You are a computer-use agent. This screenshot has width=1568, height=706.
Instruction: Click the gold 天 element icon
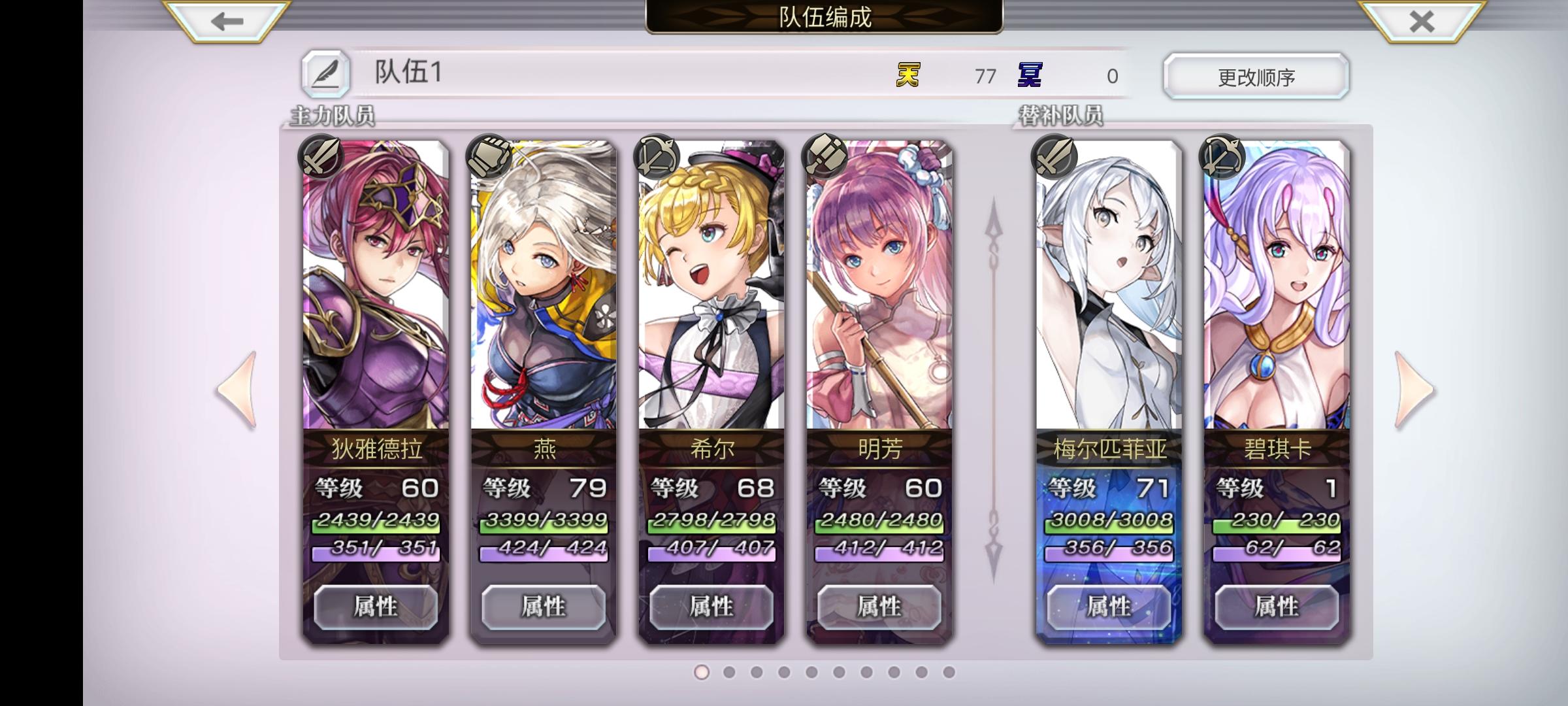tap(907, 76)
